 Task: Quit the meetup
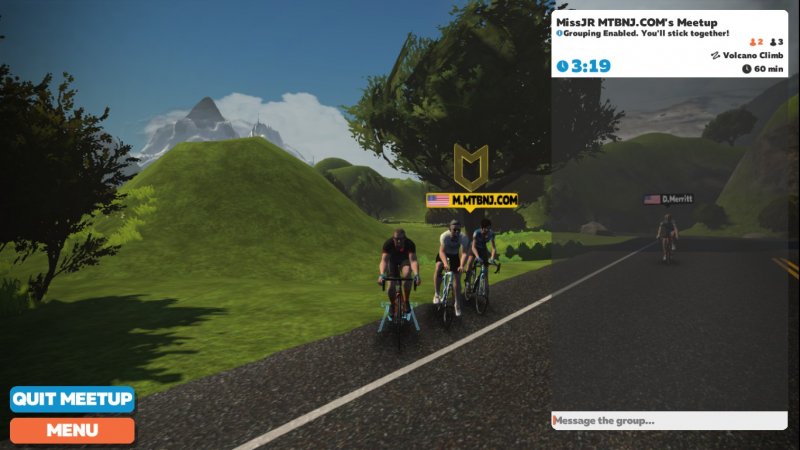click(x=72, y=399)
